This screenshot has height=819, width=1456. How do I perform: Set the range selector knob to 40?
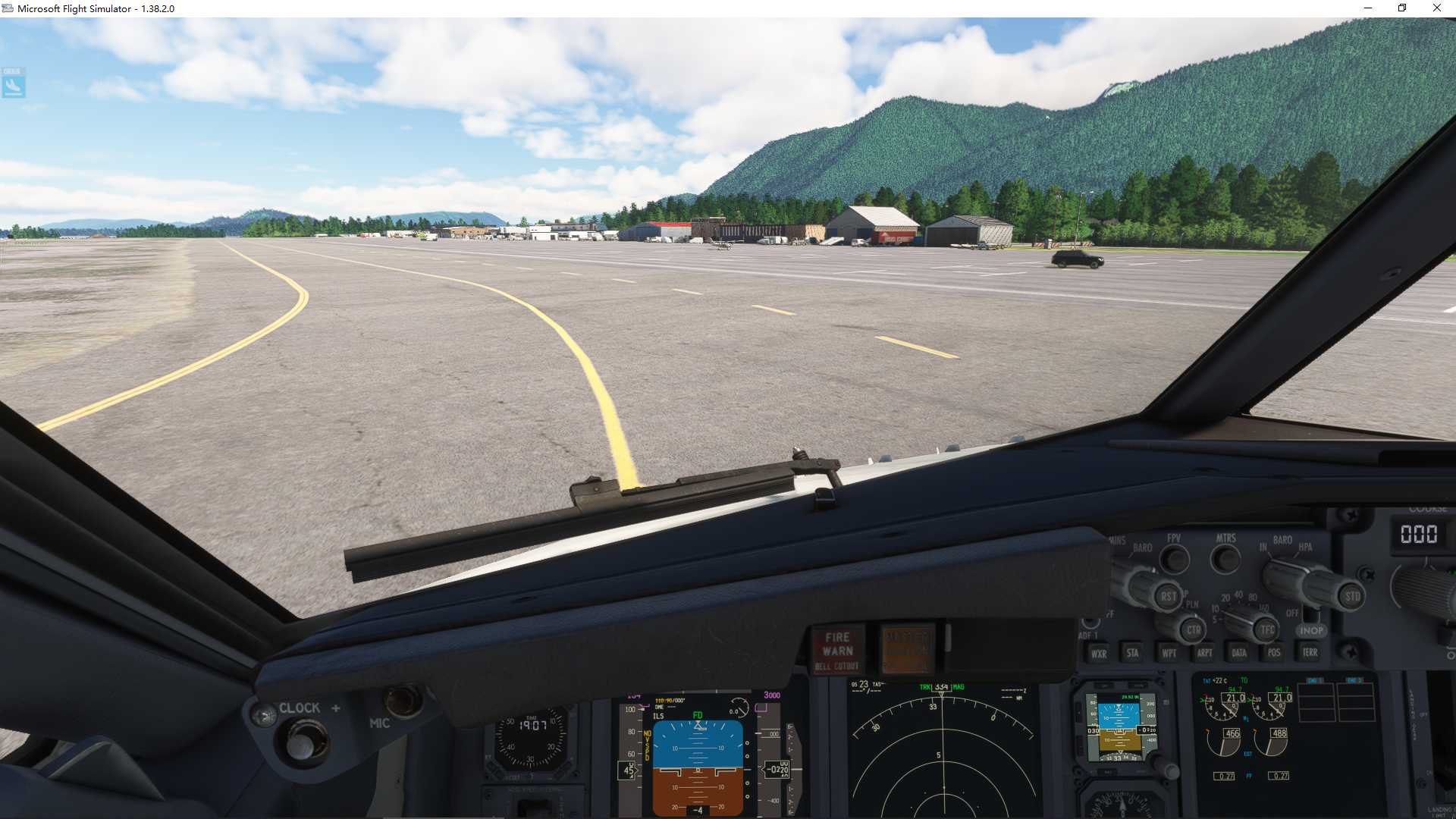pyautogui.click(x=1238, y=595)
